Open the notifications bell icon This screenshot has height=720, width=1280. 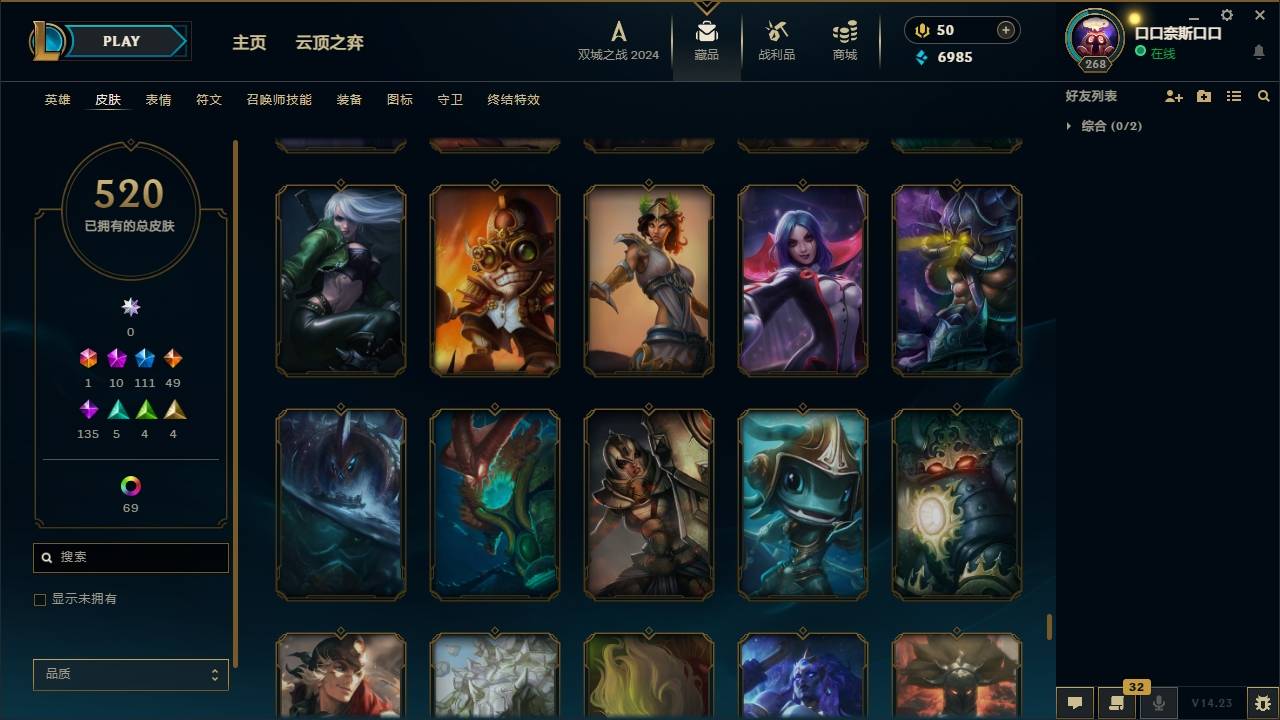click(1257, 51)
